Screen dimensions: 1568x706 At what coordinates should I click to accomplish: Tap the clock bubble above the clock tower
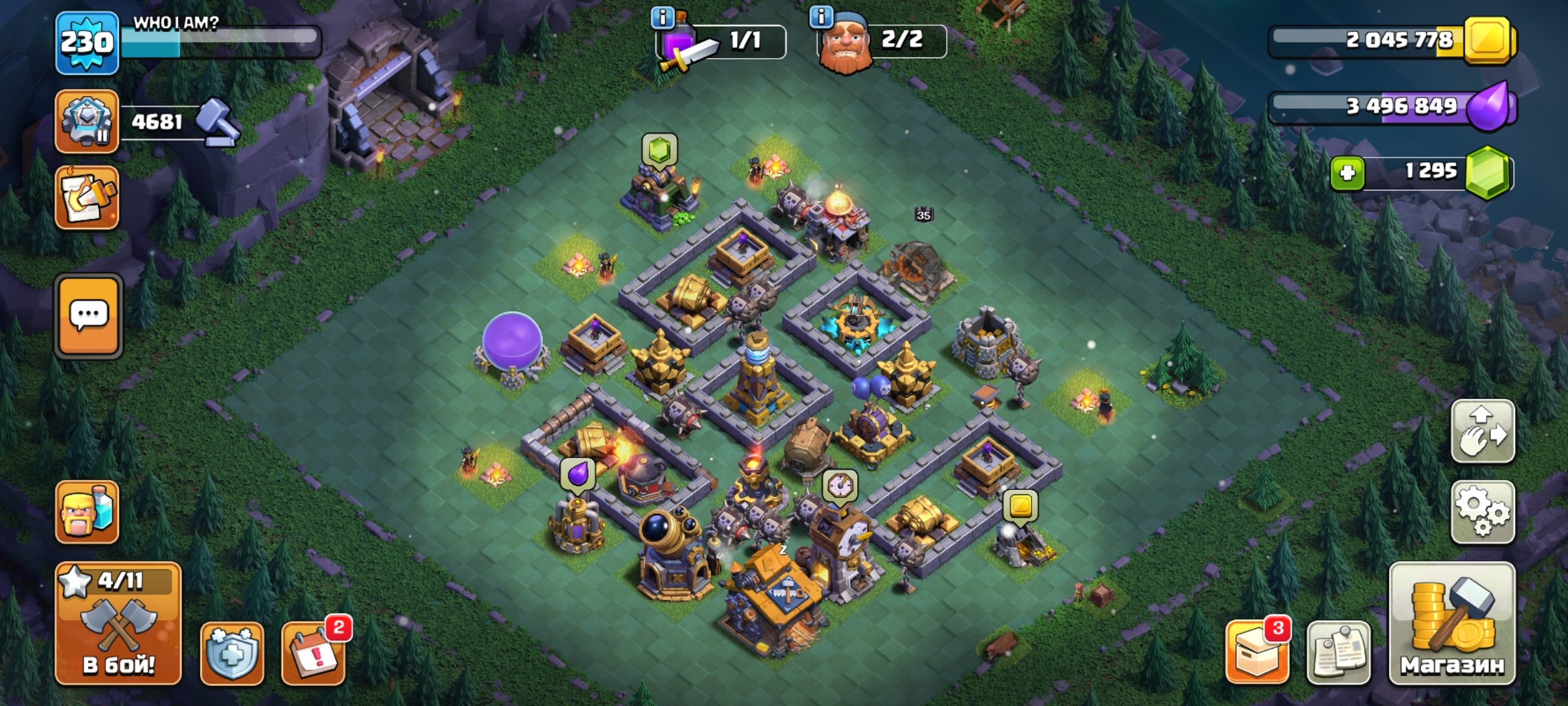(839, 486)
